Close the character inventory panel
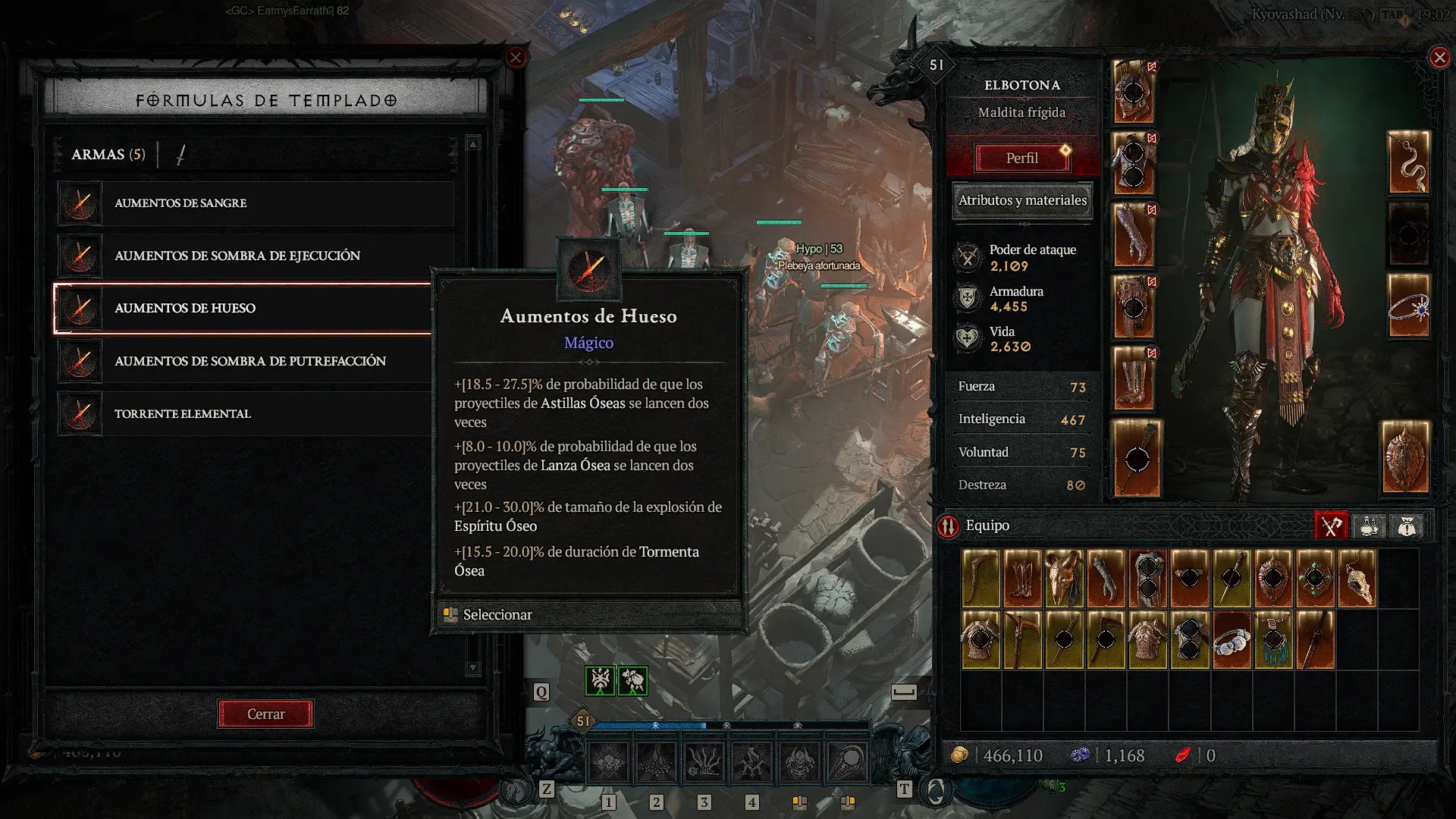 point(1439,58)
